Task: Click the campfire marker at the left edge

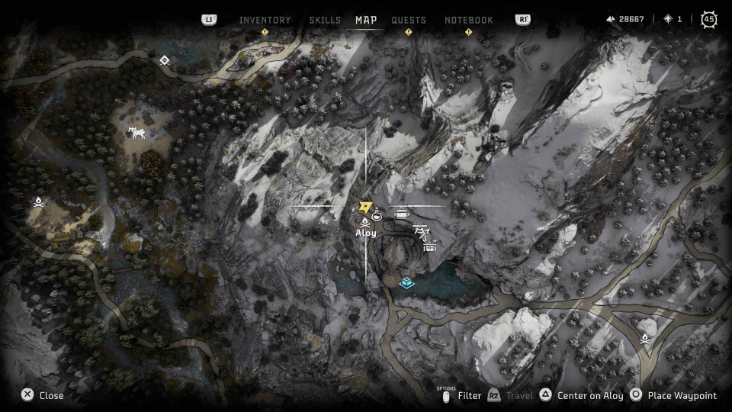Action: [x=38, y=203]
